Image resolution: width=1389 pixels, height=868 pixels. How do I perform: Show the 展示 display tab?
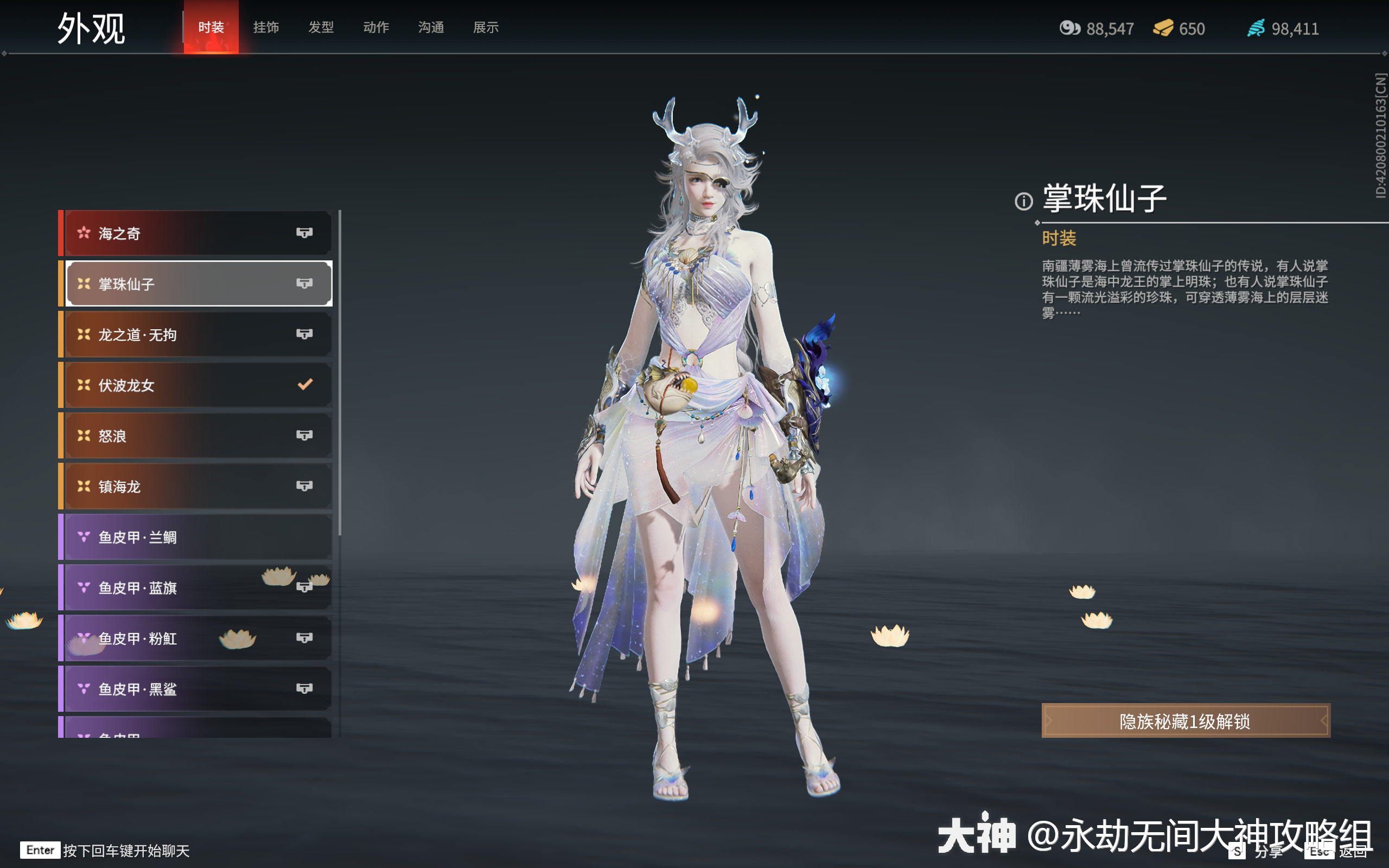(486, 27)
